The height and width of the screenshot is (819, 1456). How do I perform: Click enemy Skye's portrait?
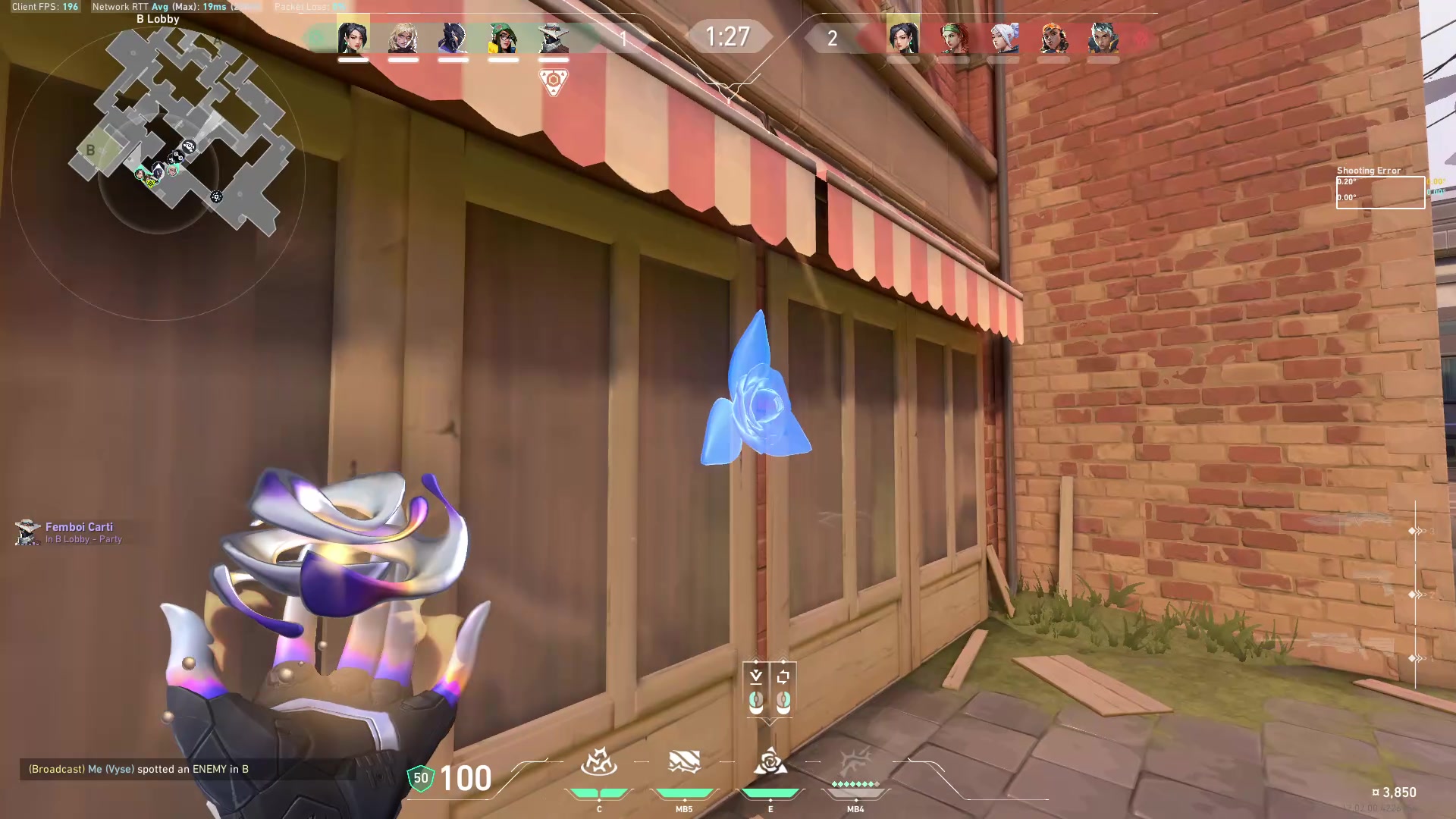coord(954,37)
